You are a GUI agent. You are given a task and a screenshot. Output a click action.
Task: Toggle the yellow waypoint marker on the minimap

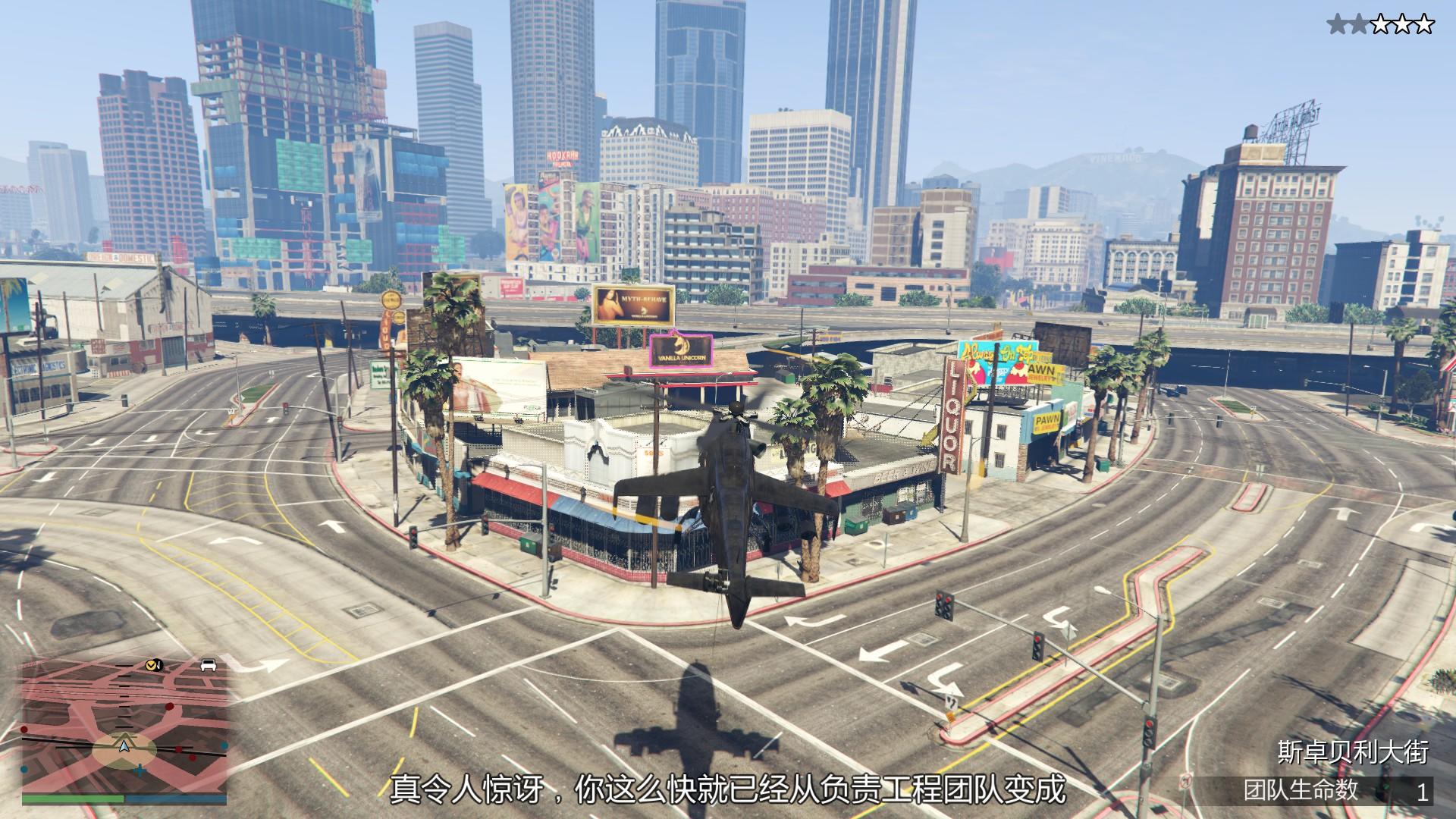(151, 665)
